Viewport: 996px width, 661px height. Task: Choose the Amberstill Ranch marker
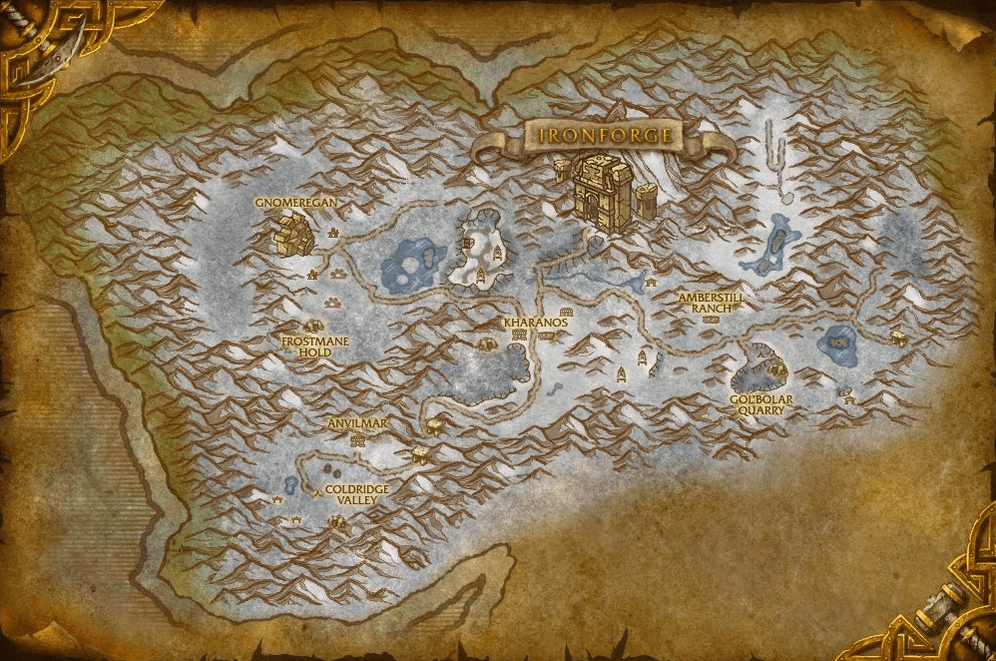coord(711,303)
